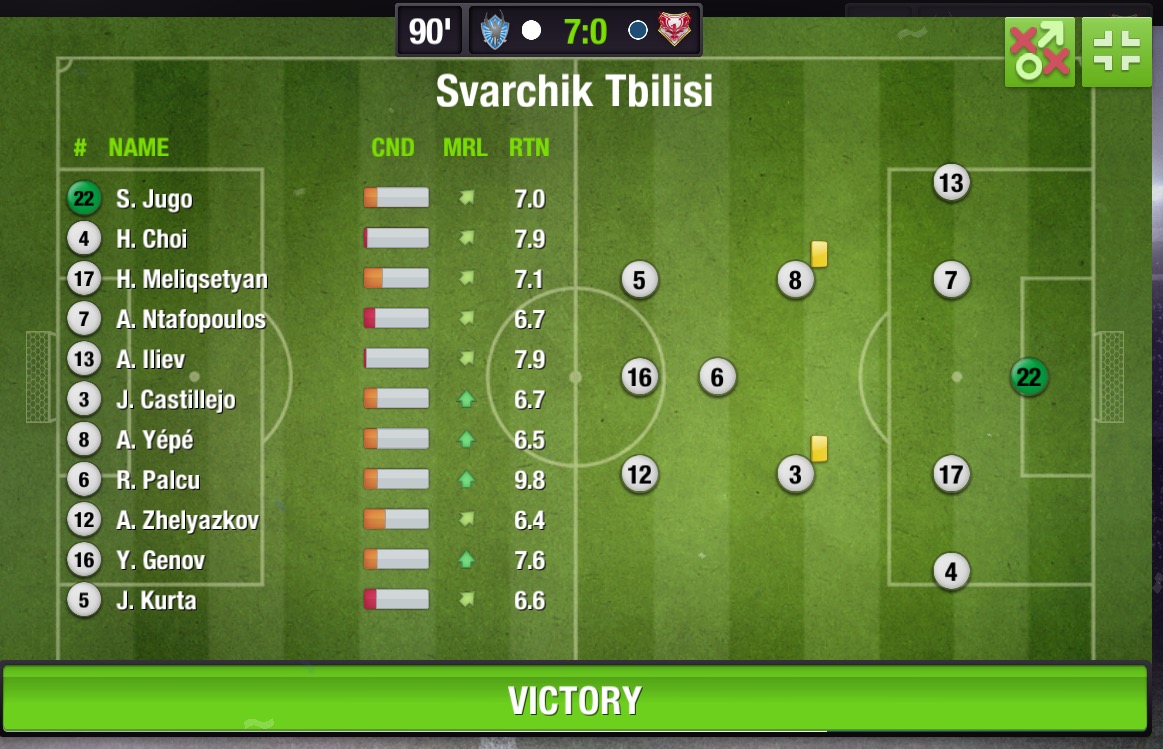This screenshot has height=749, width=1163.
Task: Select A. Ntafopoulos row
Action: click(190, 320)
